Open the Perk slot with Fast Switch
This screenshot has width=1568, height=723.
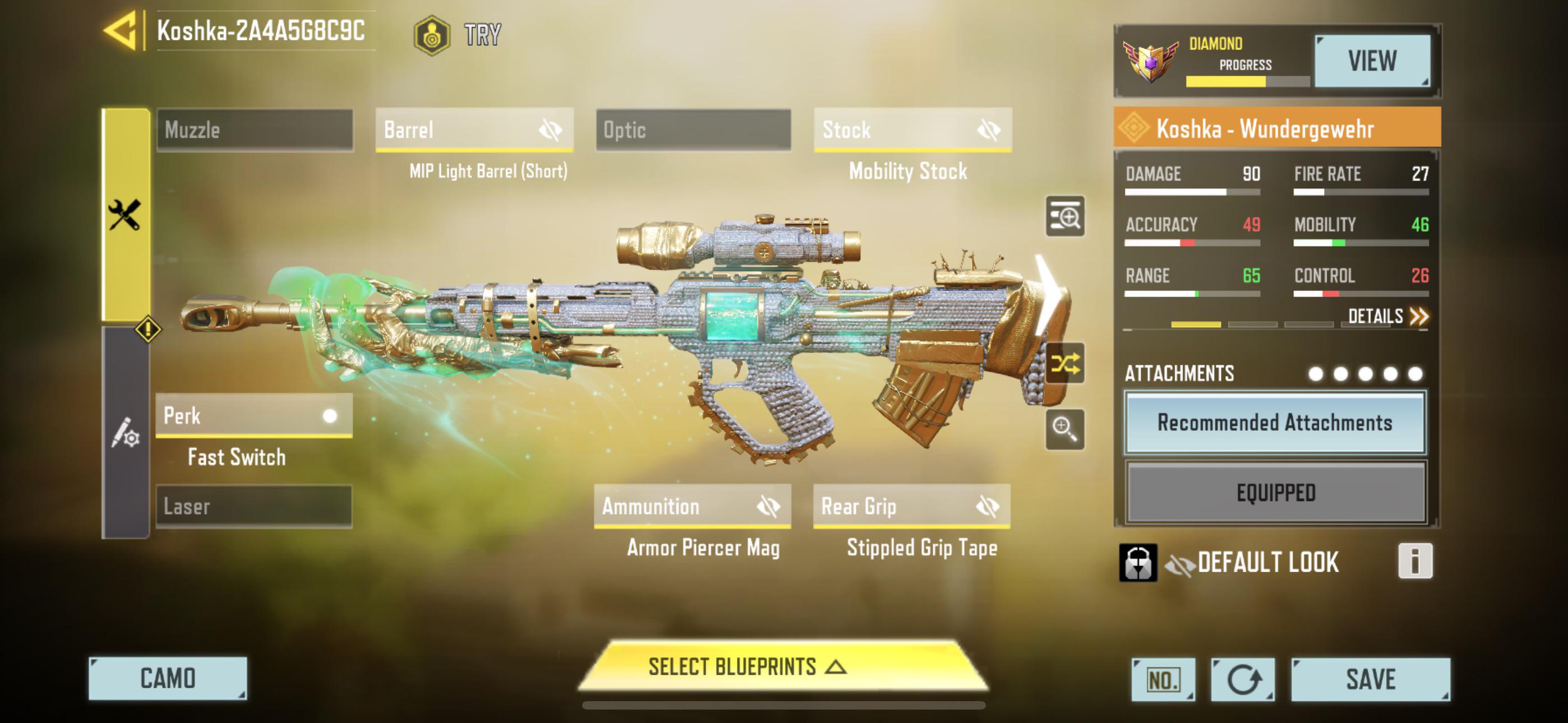(254, 416)
